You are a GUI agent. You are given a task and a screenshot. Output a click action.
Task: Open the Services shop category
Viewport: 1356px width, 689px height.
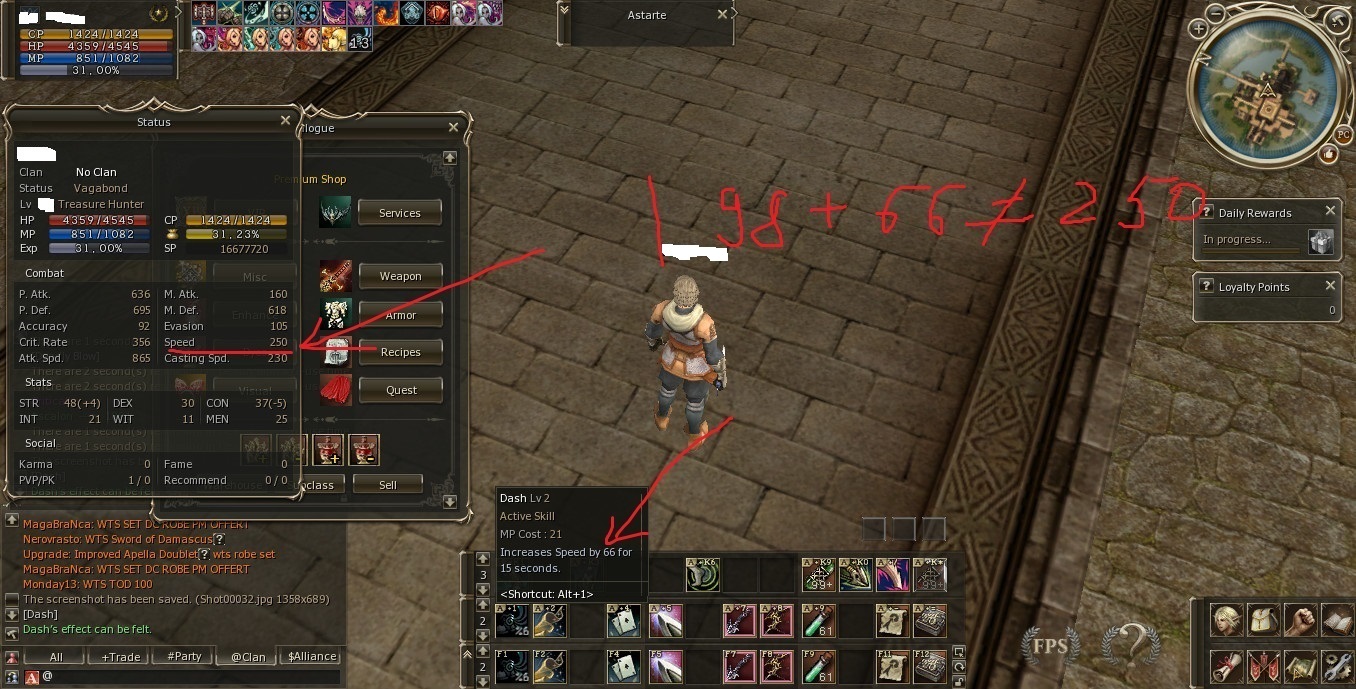(x=400, y=213)
